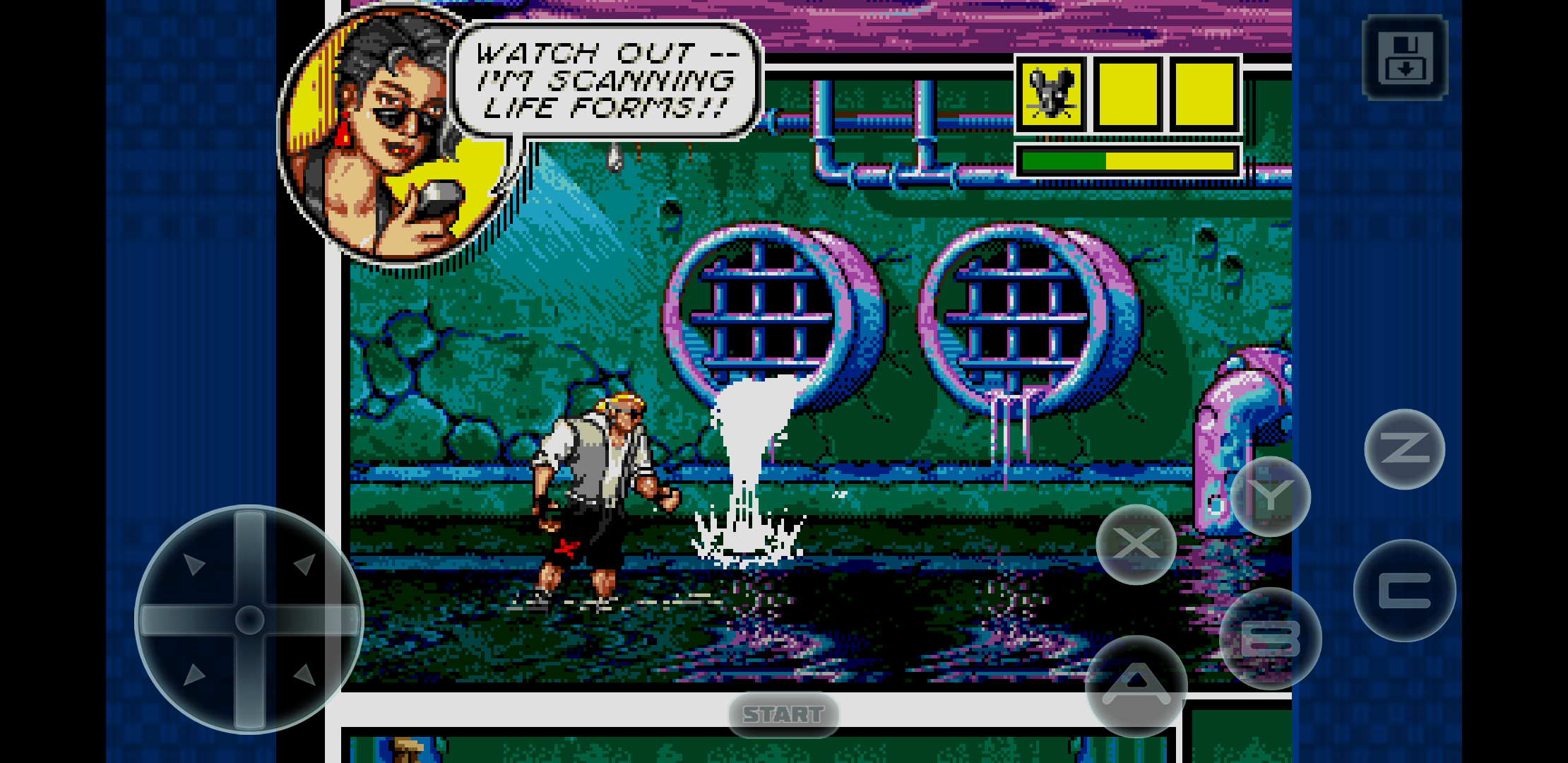Tap the C action button
This screenshot has height=763, width=1568.
click(x=1404, y=591)
